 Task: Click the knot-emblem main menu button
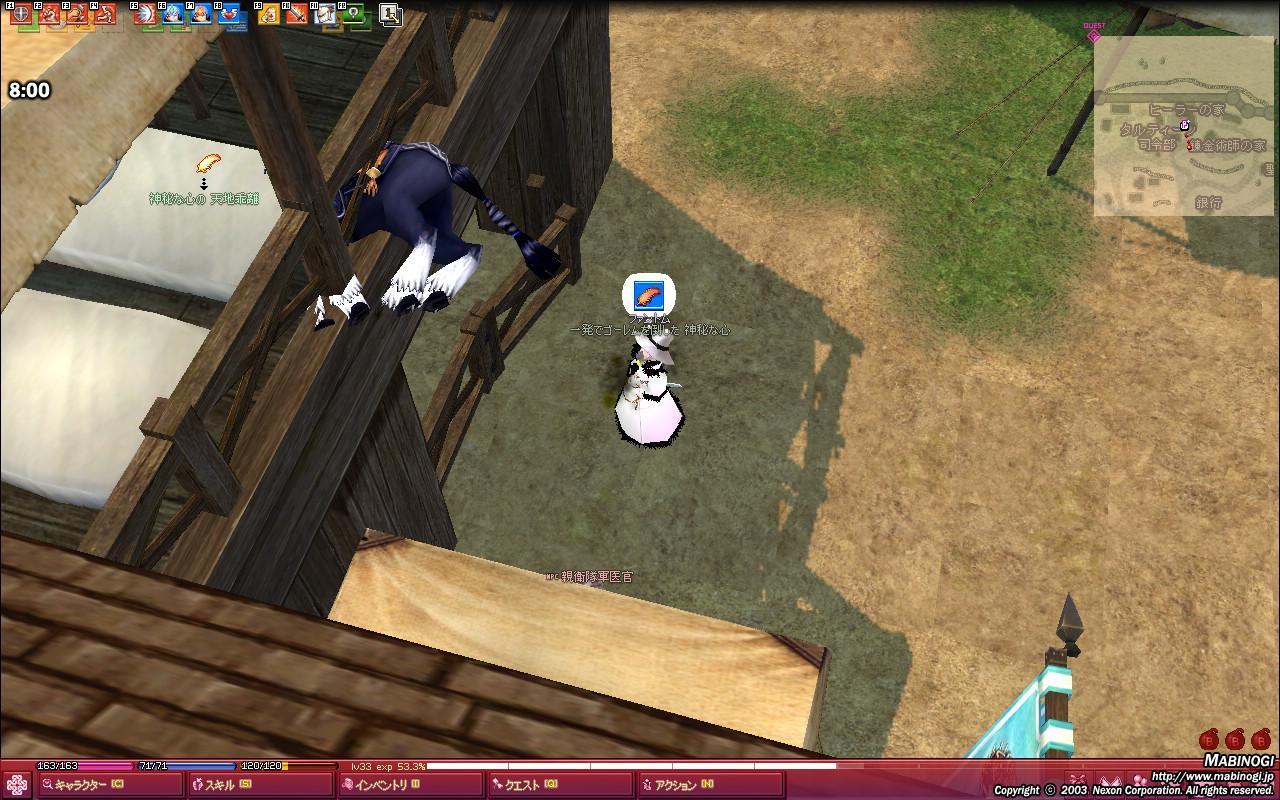pos(16,785)
